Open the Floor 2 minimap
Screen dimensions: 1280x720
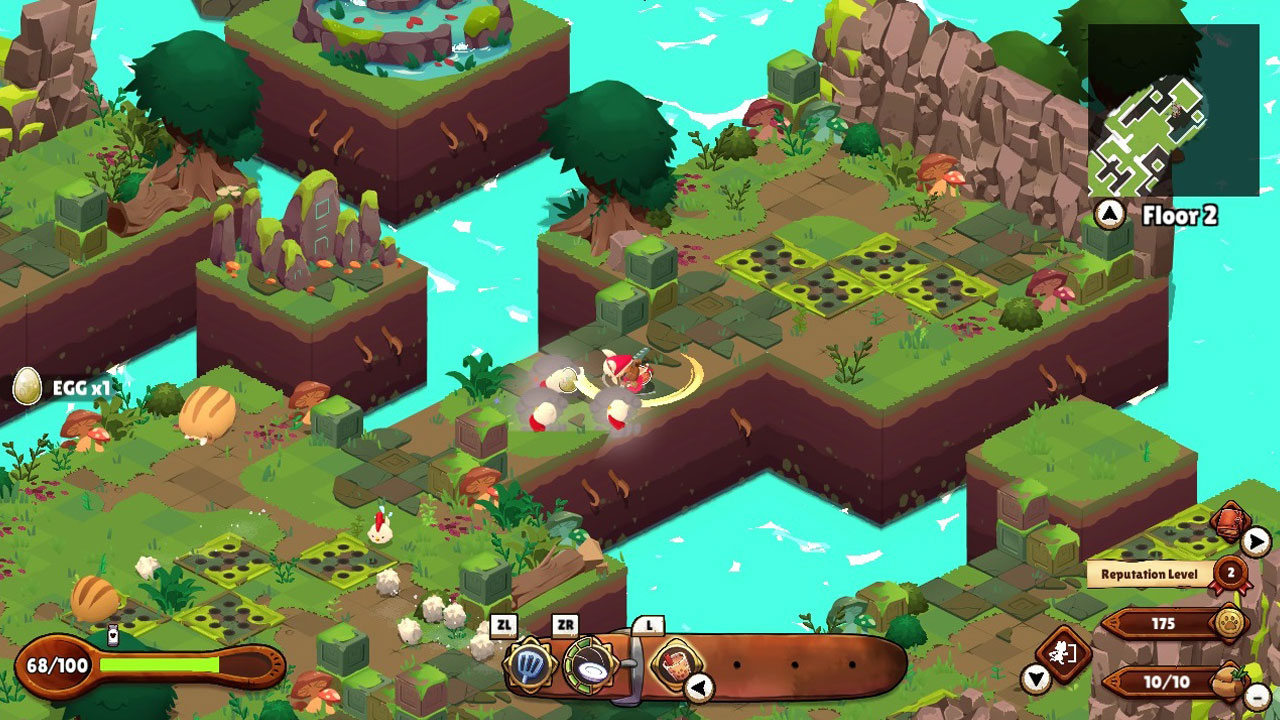click(x=1172, y=111)
